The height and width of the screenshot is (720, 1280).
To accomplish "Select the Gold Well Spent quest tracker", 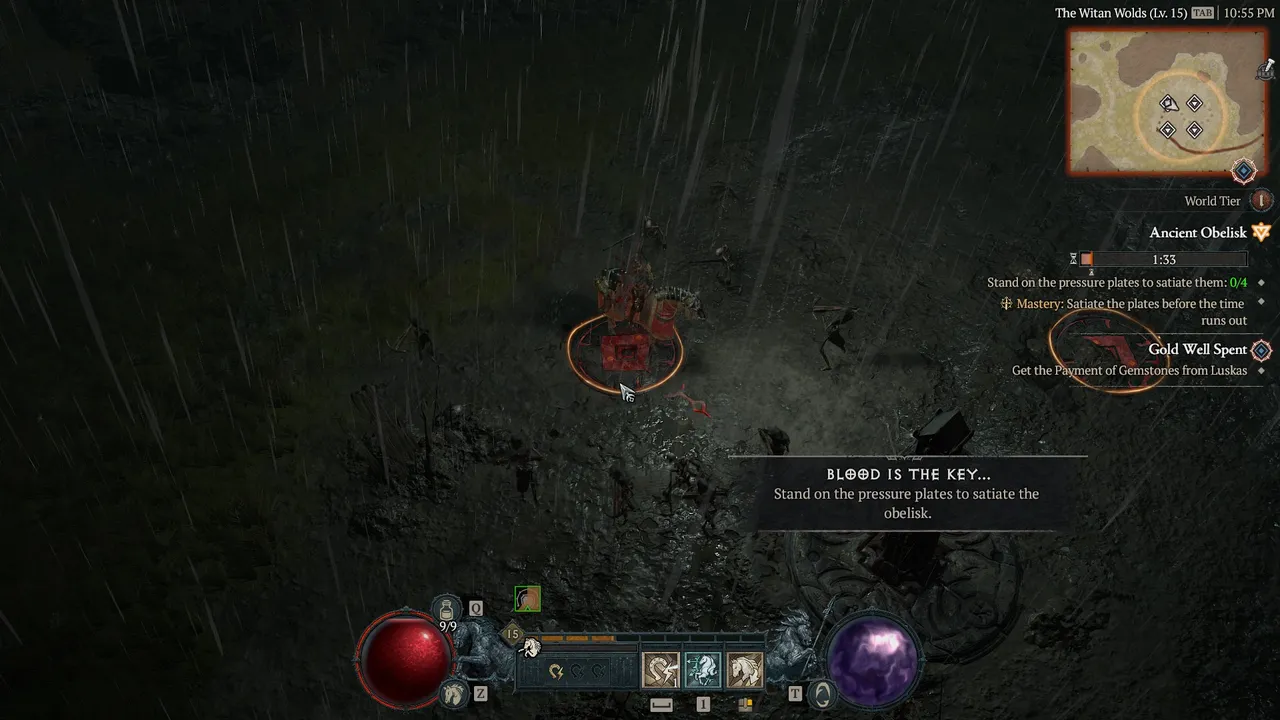I will (1197, 350).
